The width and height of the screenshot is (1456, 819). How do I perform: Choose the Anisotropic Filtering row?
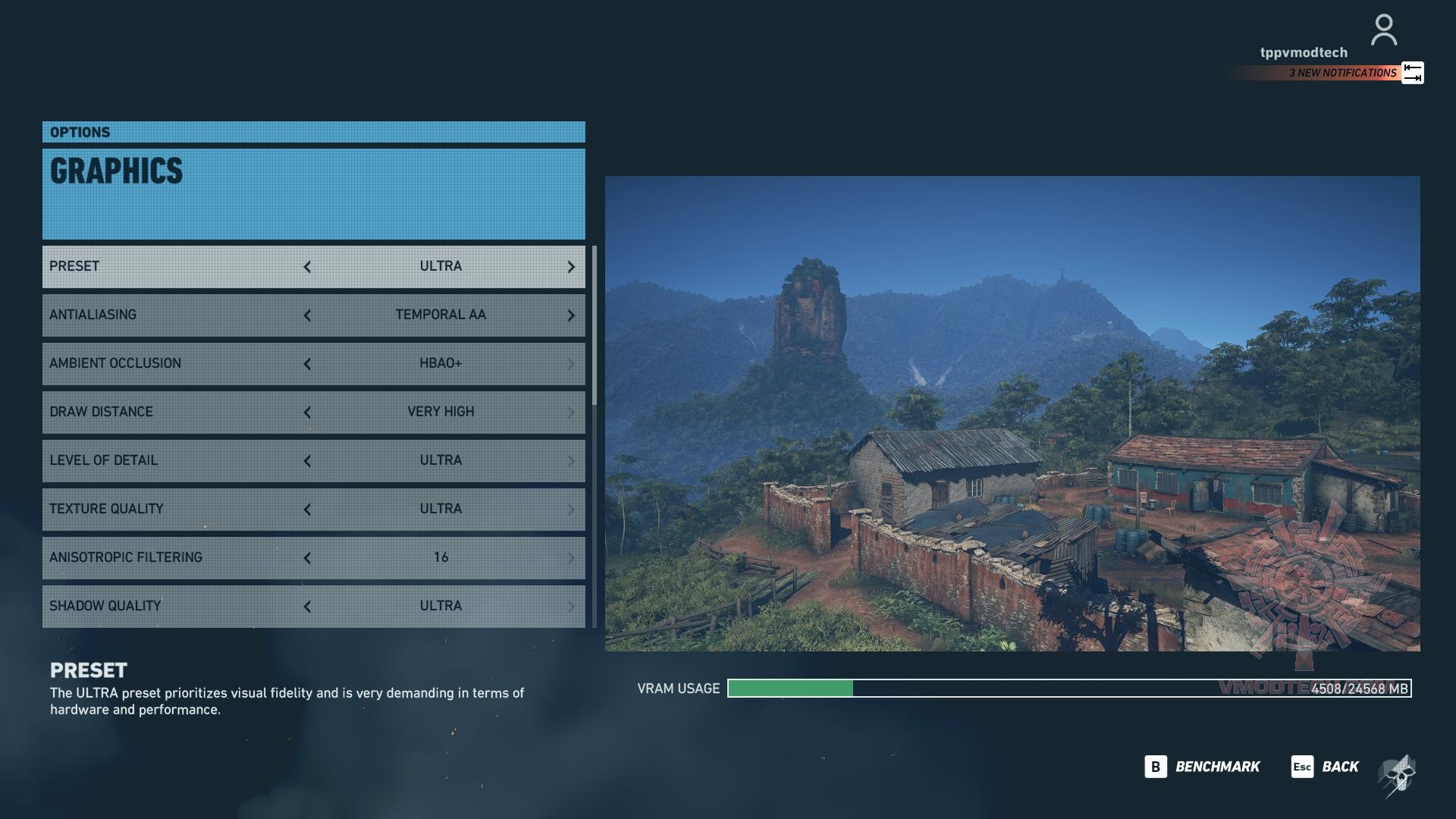click(x=174, y=557)
